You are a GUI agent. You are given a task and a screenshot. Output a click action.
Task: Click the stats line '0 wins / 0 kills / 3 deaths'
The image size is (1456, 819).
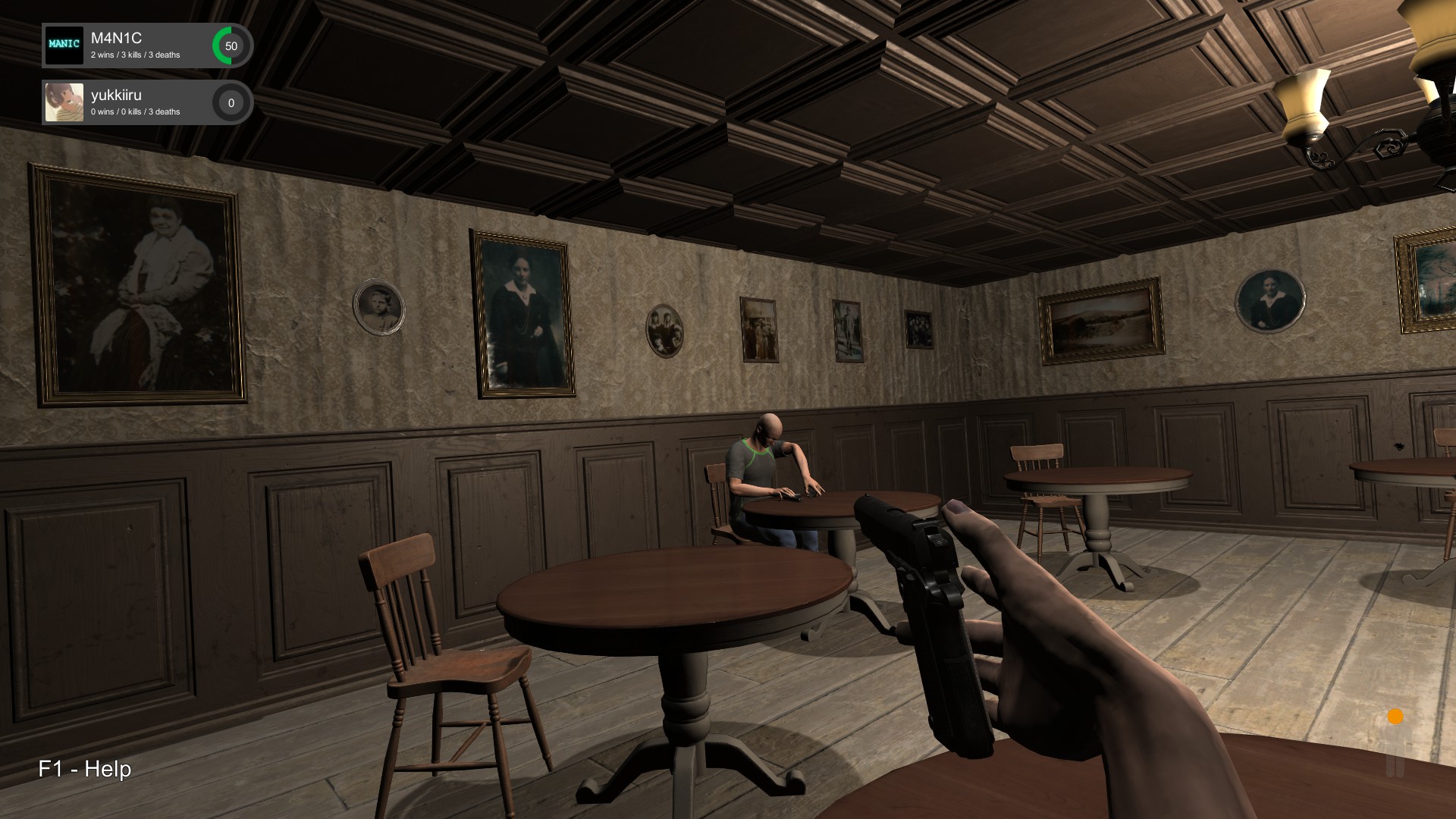tap(135, 111)
